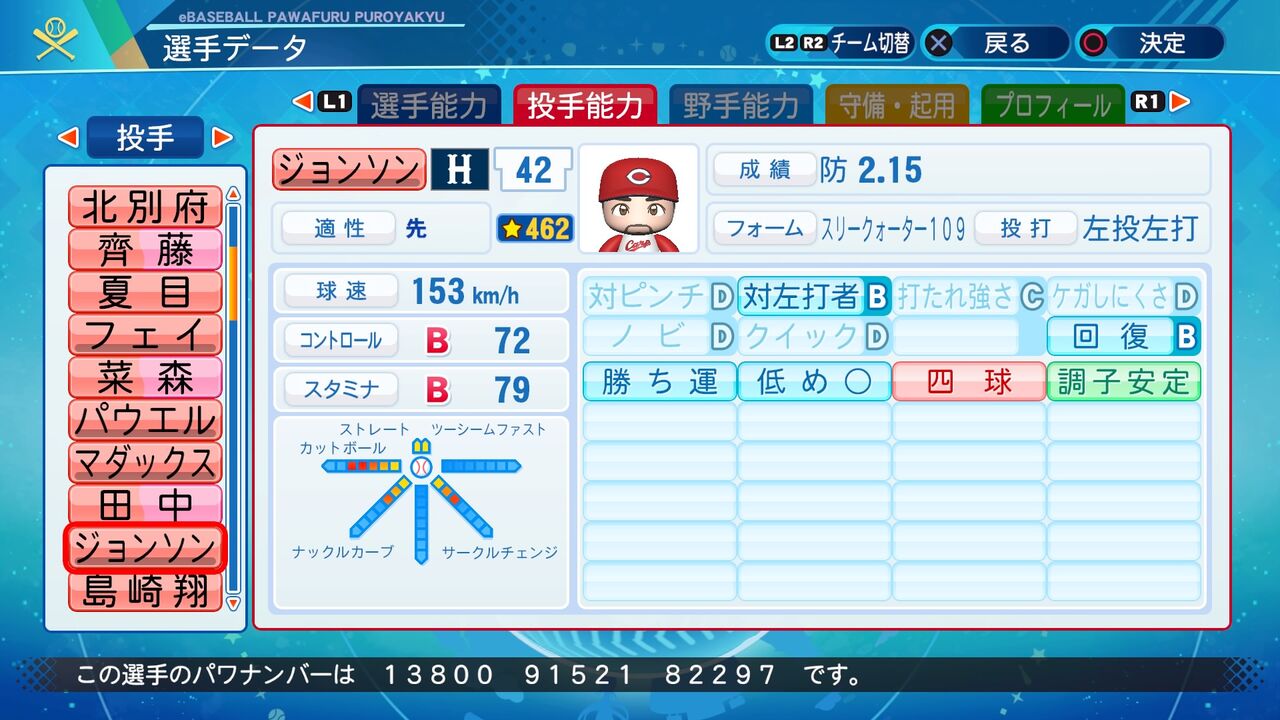The height and width of the screenshot is (720, 1280).
Task: Click the ストレート pitch on the breaking ball chart
Action: pos(420,445)
